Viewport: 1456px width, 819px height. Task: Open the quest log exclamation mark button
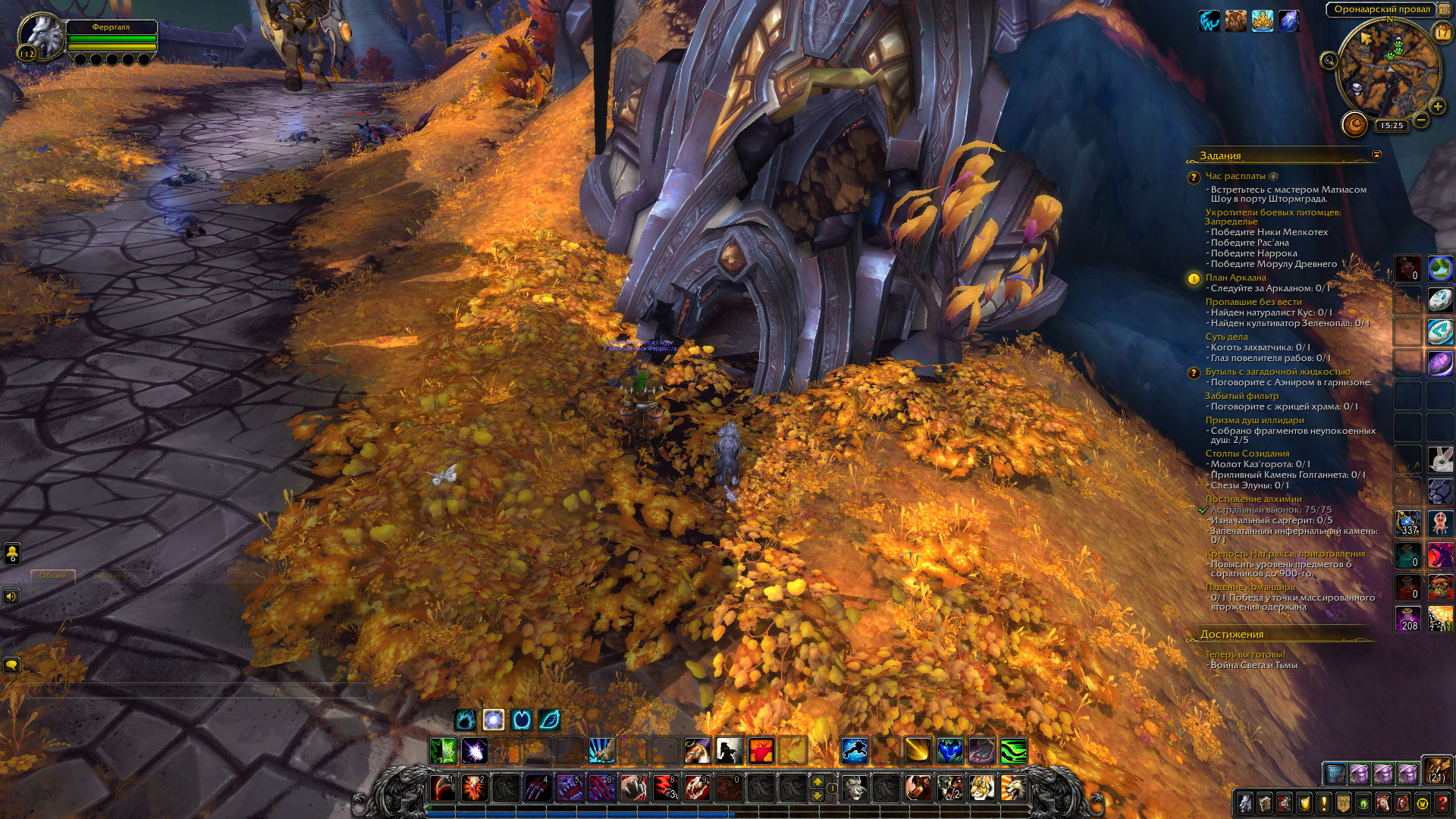click(x=1323, y=803)
